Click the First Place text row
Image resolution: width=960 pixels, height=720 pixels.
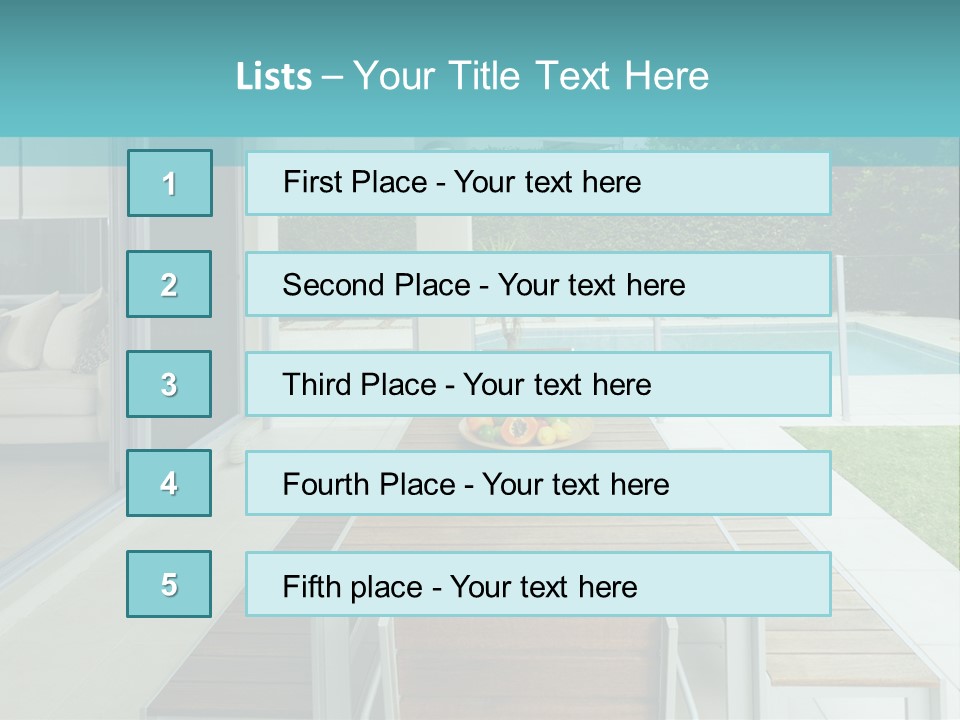[538, 183]
